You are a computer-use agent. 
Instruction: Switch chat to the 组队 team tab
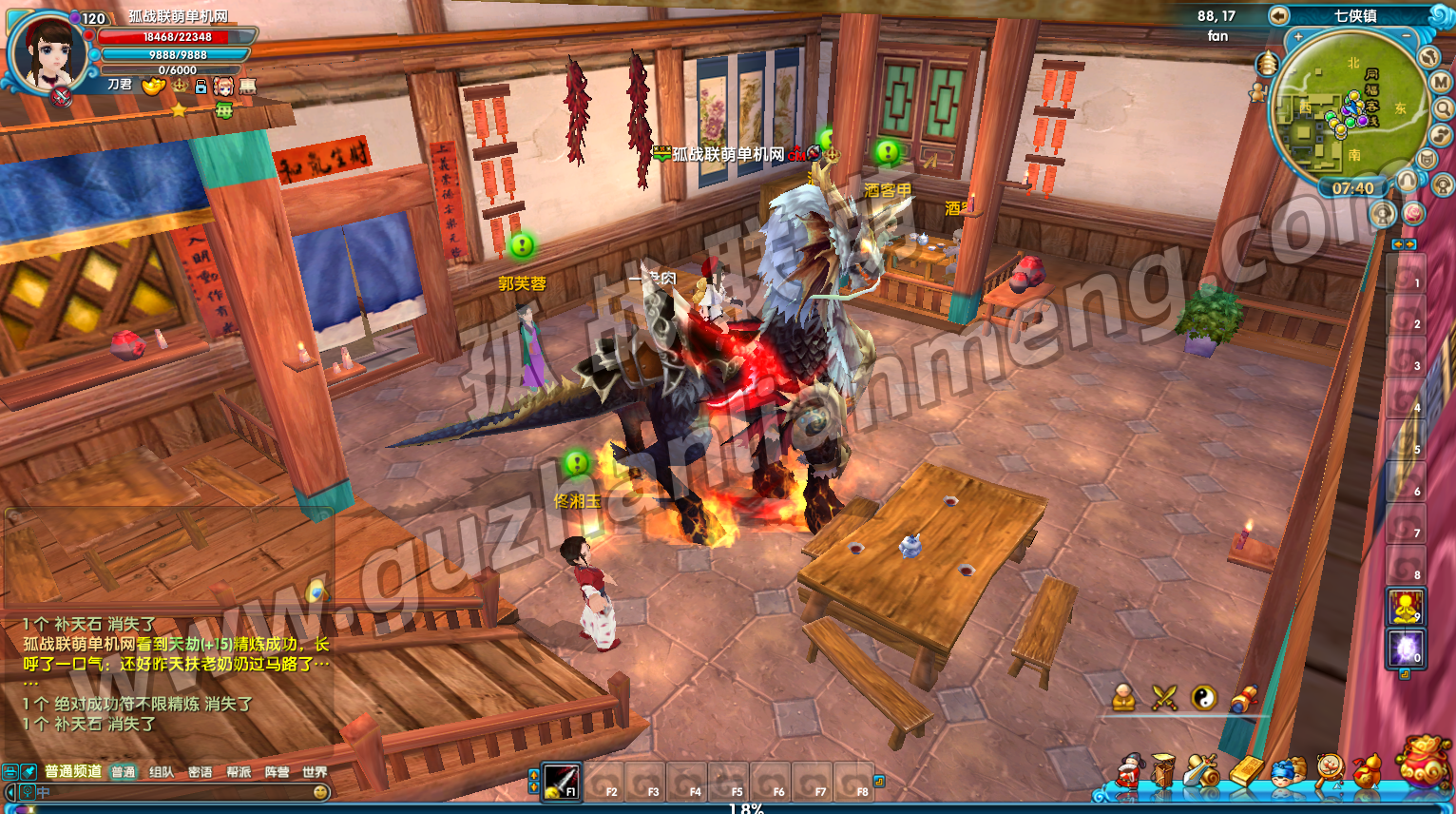[162, 772]
